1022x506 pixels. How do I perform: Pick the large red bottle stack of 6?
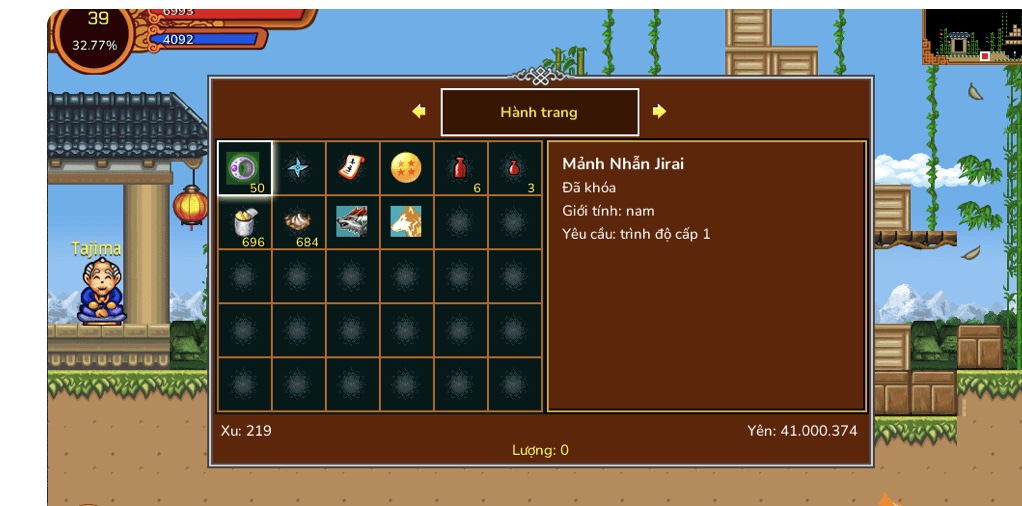[460, 168]
